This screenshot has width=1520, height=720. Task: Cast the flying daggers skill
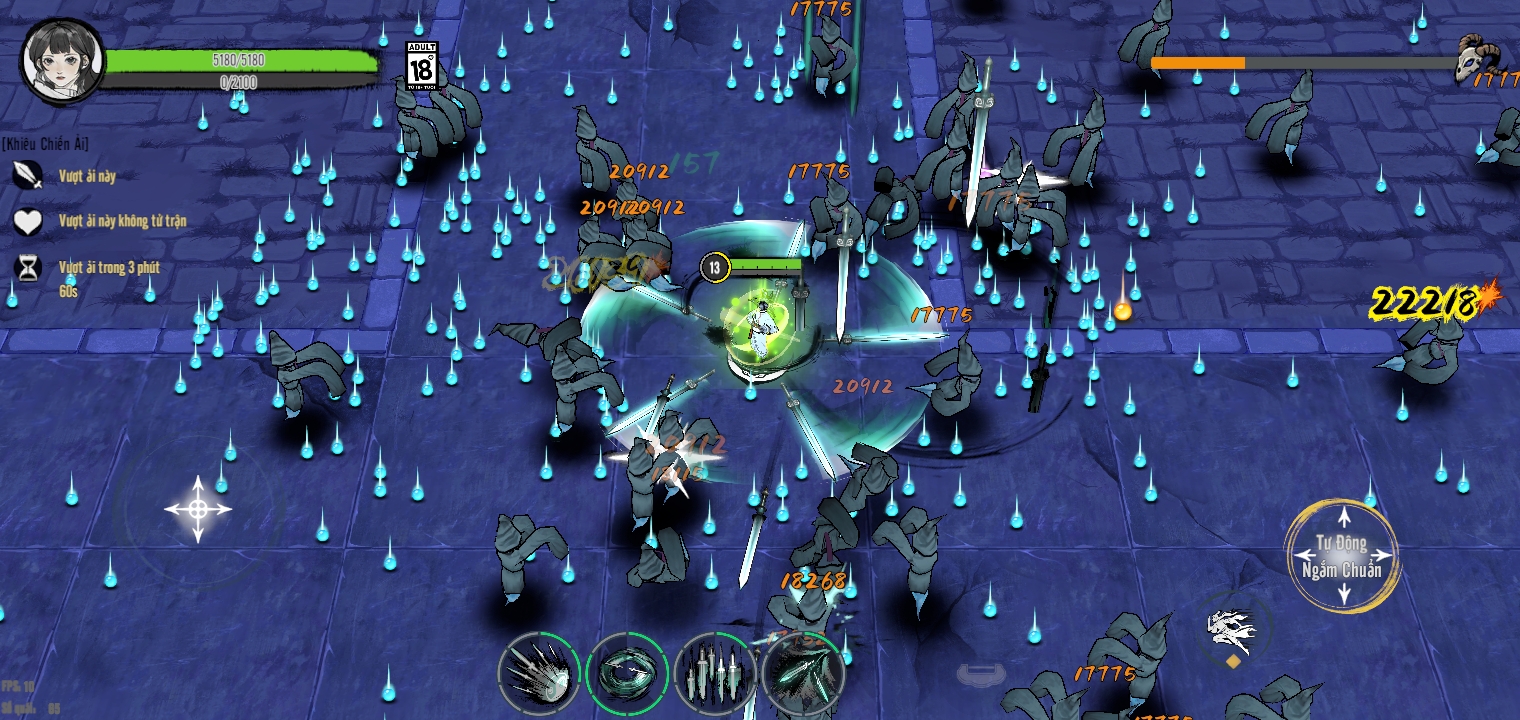coord(716,672)
